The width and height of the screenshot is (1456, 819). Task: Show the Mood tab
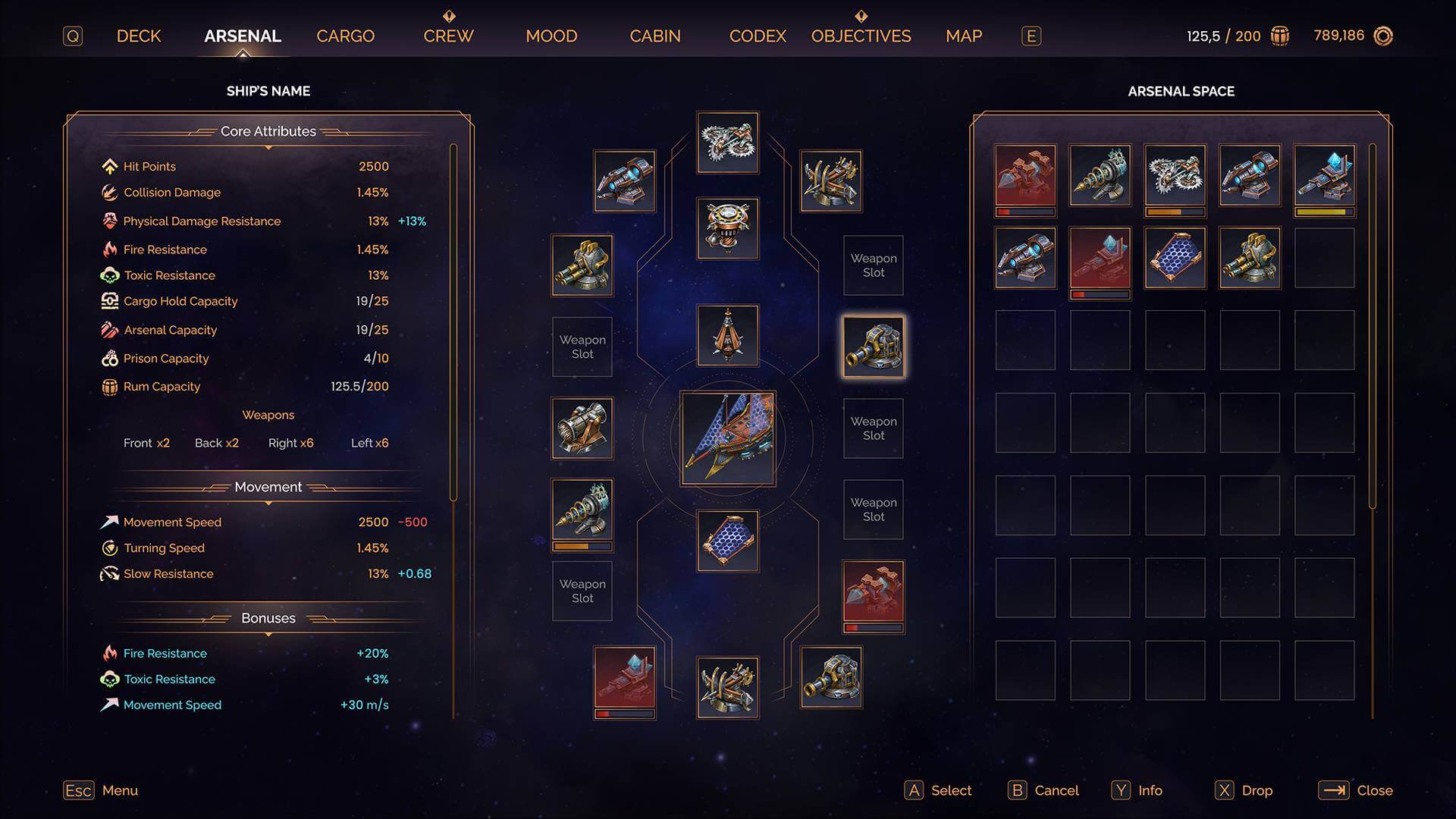tap(551, 36)
